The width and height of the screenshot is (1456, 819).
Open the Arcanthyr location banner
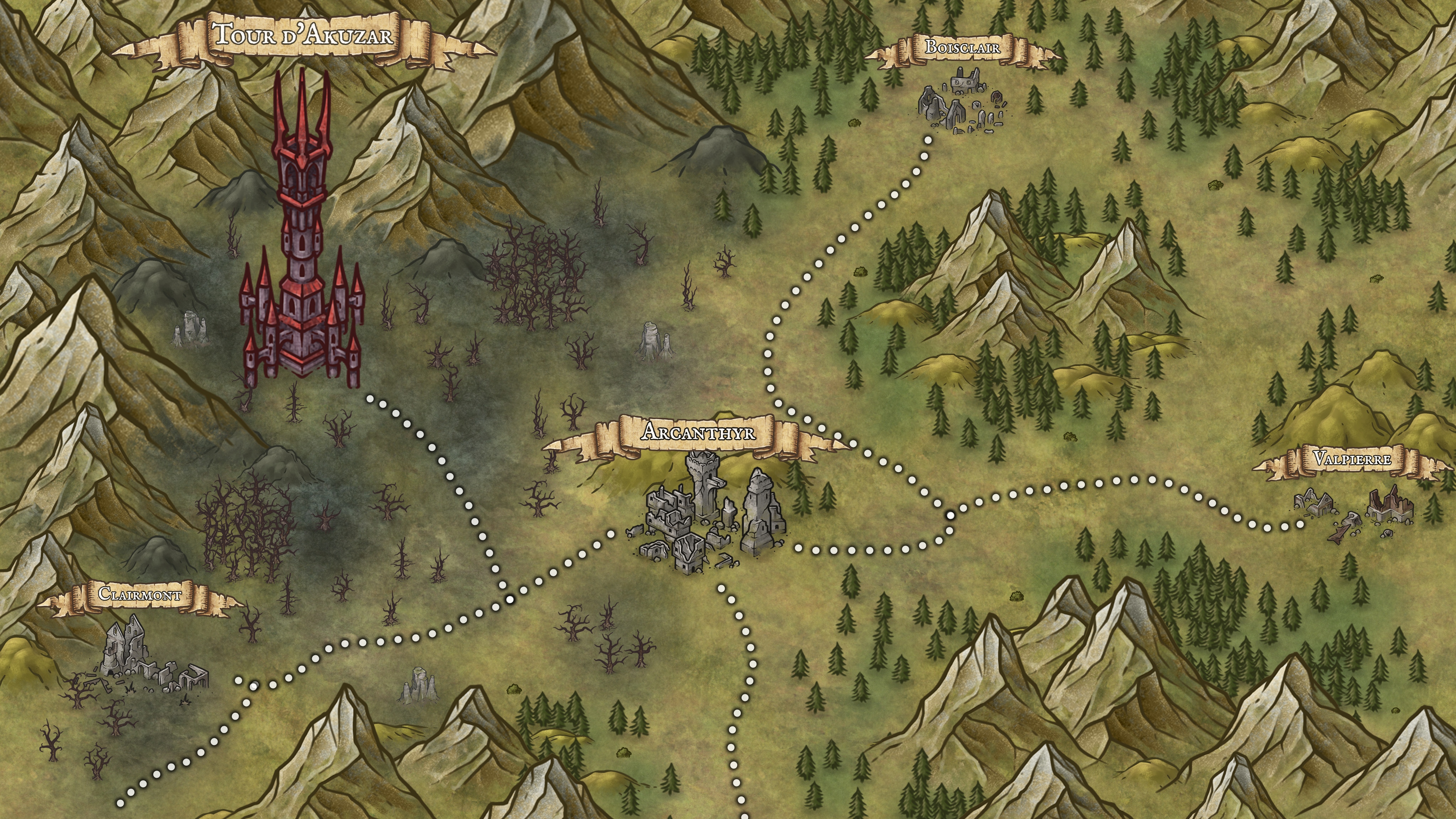698,433
